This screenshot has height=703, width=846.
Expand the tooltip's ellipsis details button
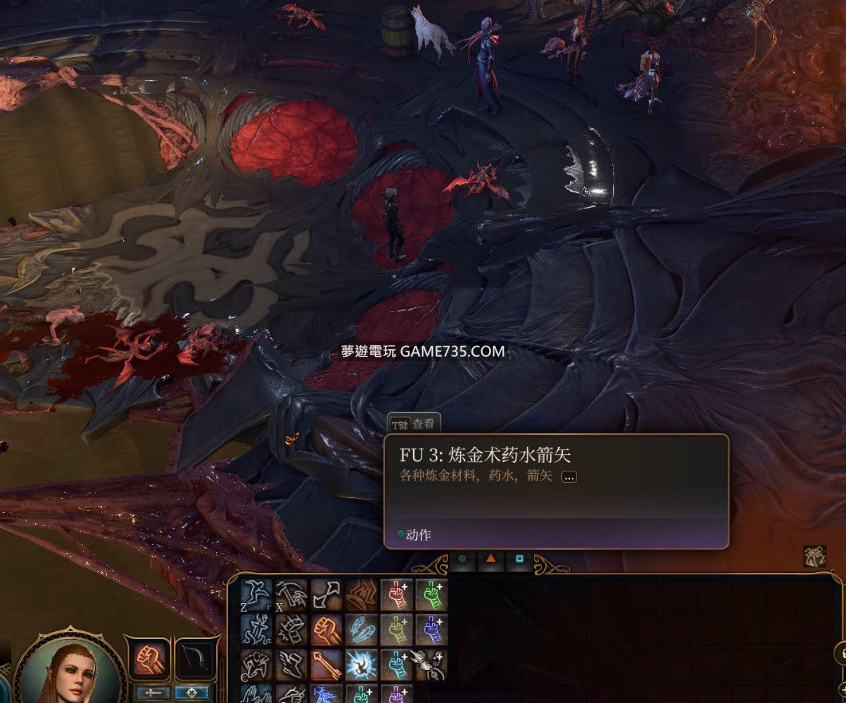click(569, 477)
